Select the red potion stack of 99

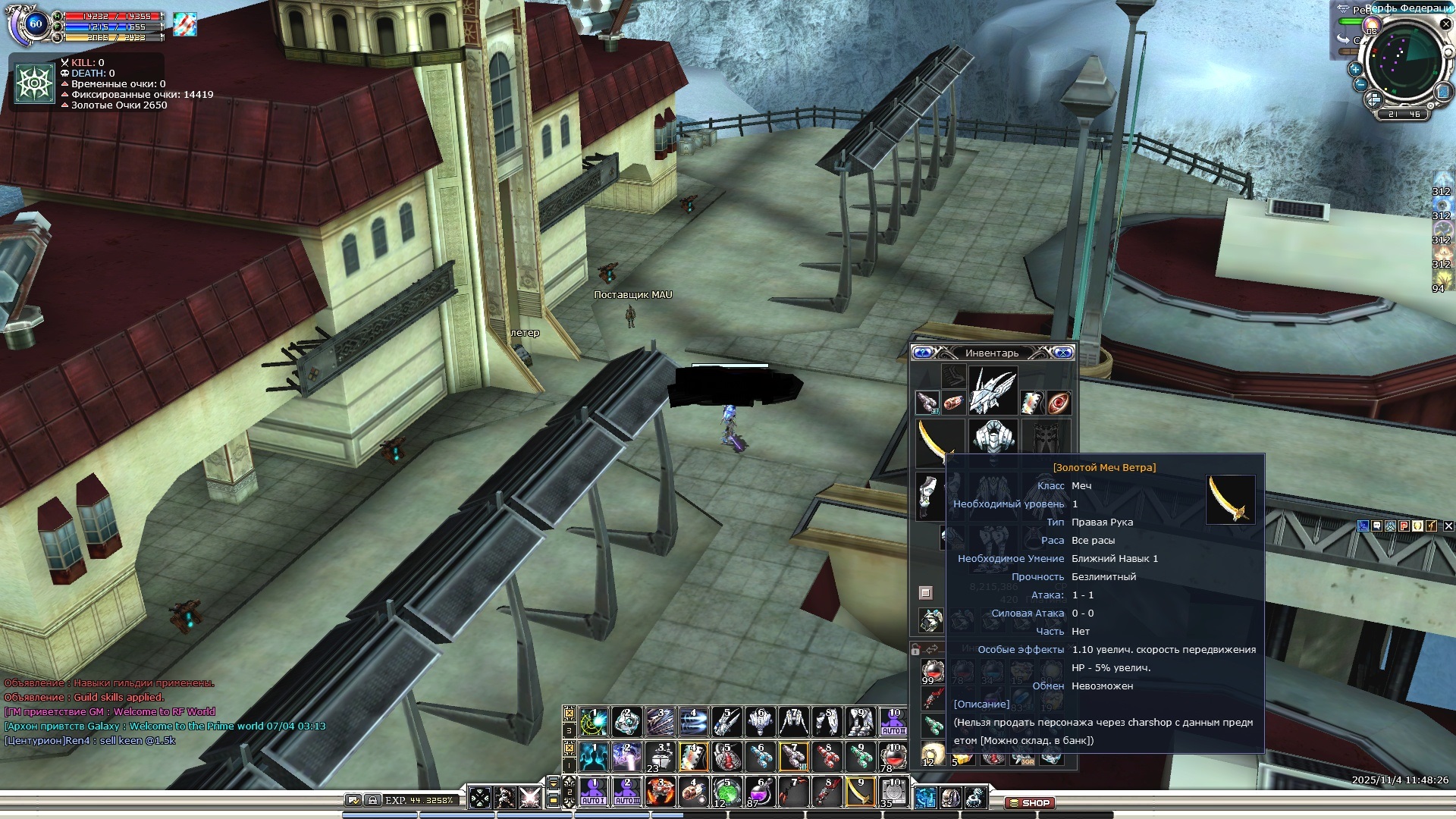coord(932,671)
